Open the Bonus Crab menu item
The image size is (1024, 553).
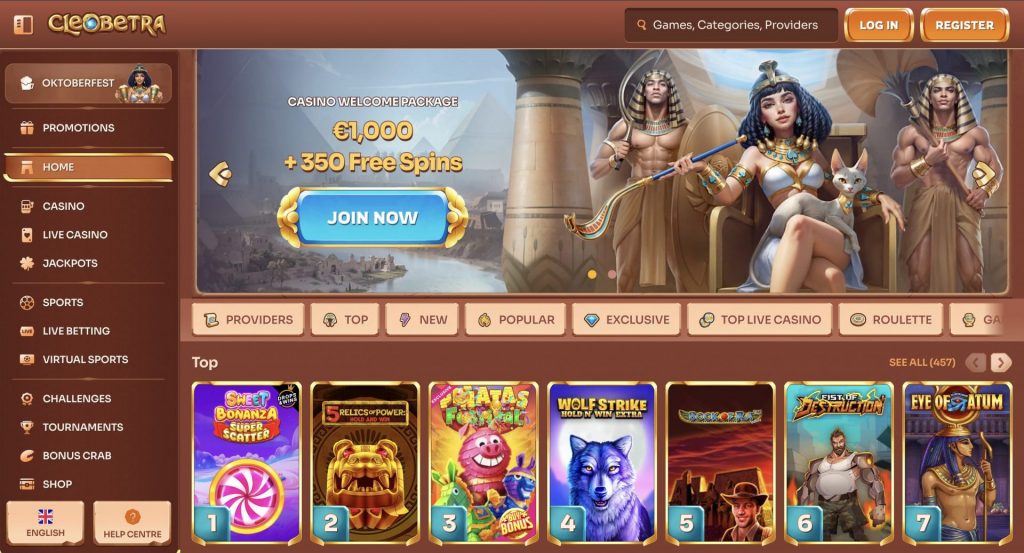click(x=76, y=456)
